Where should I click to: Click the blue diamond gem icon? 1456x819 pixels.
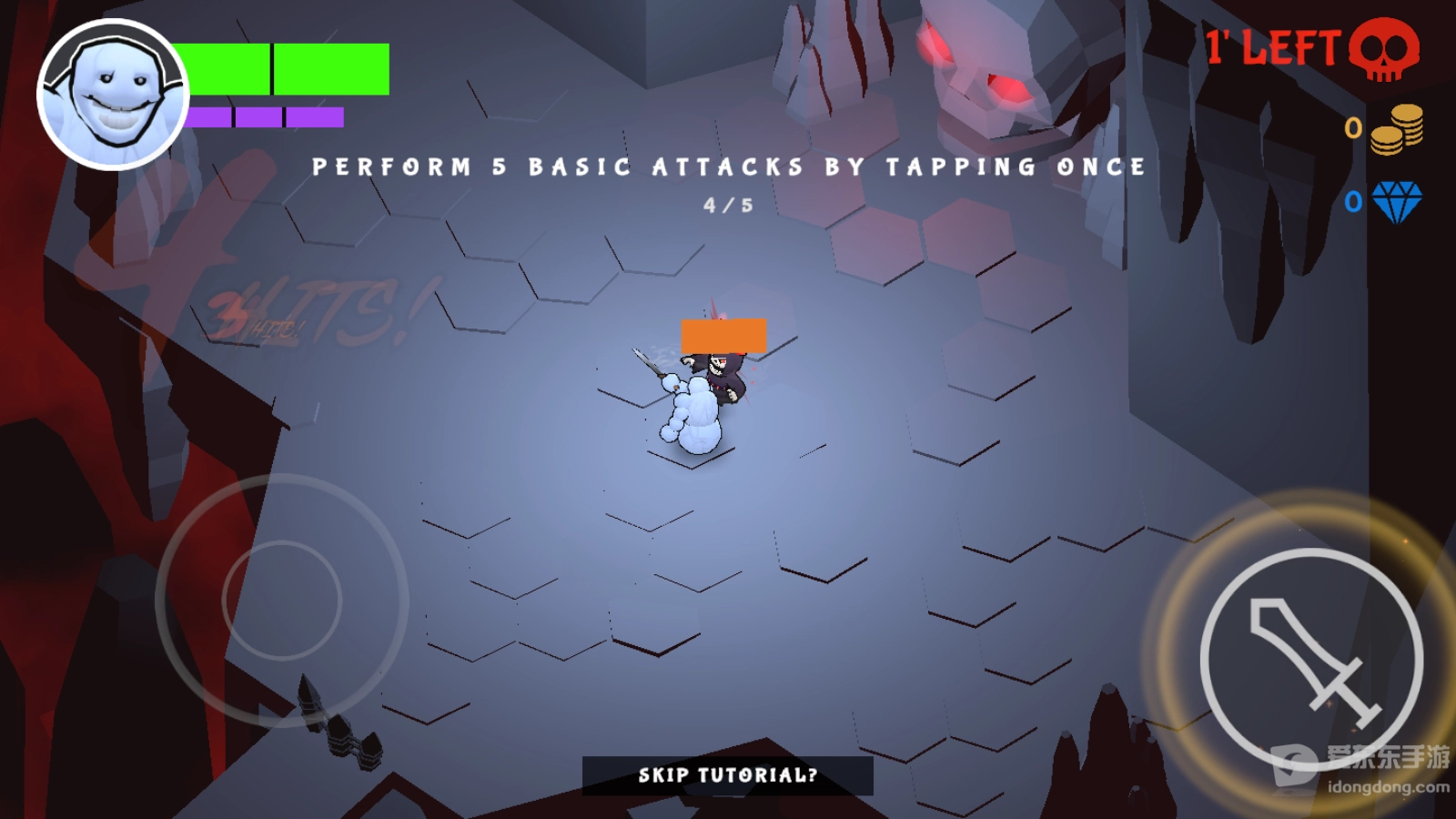(1397, 201)
